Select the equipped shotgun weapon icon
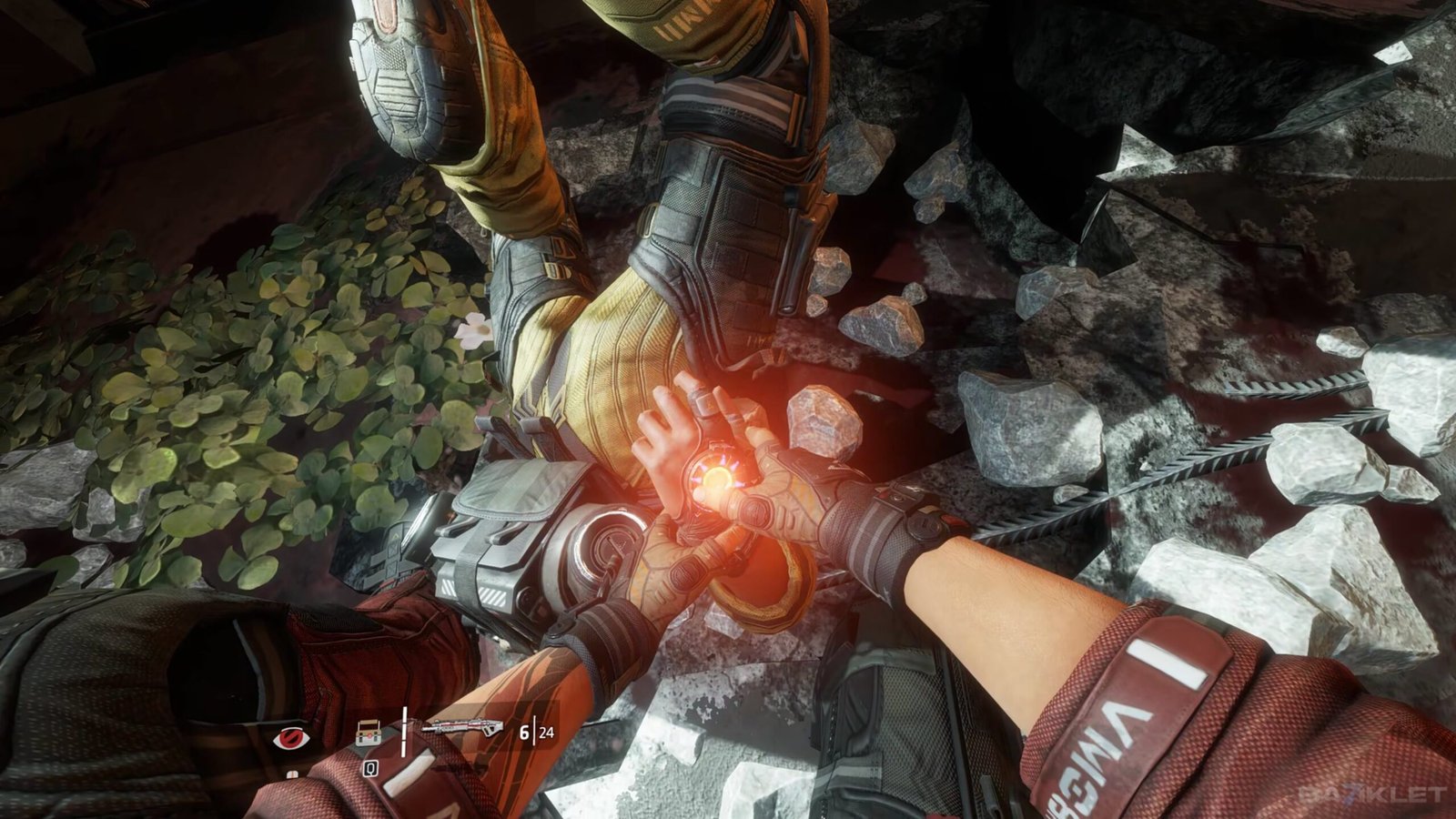Image resolution: width=1456 pixels, height=819 pixels. (x=462, y=728)
